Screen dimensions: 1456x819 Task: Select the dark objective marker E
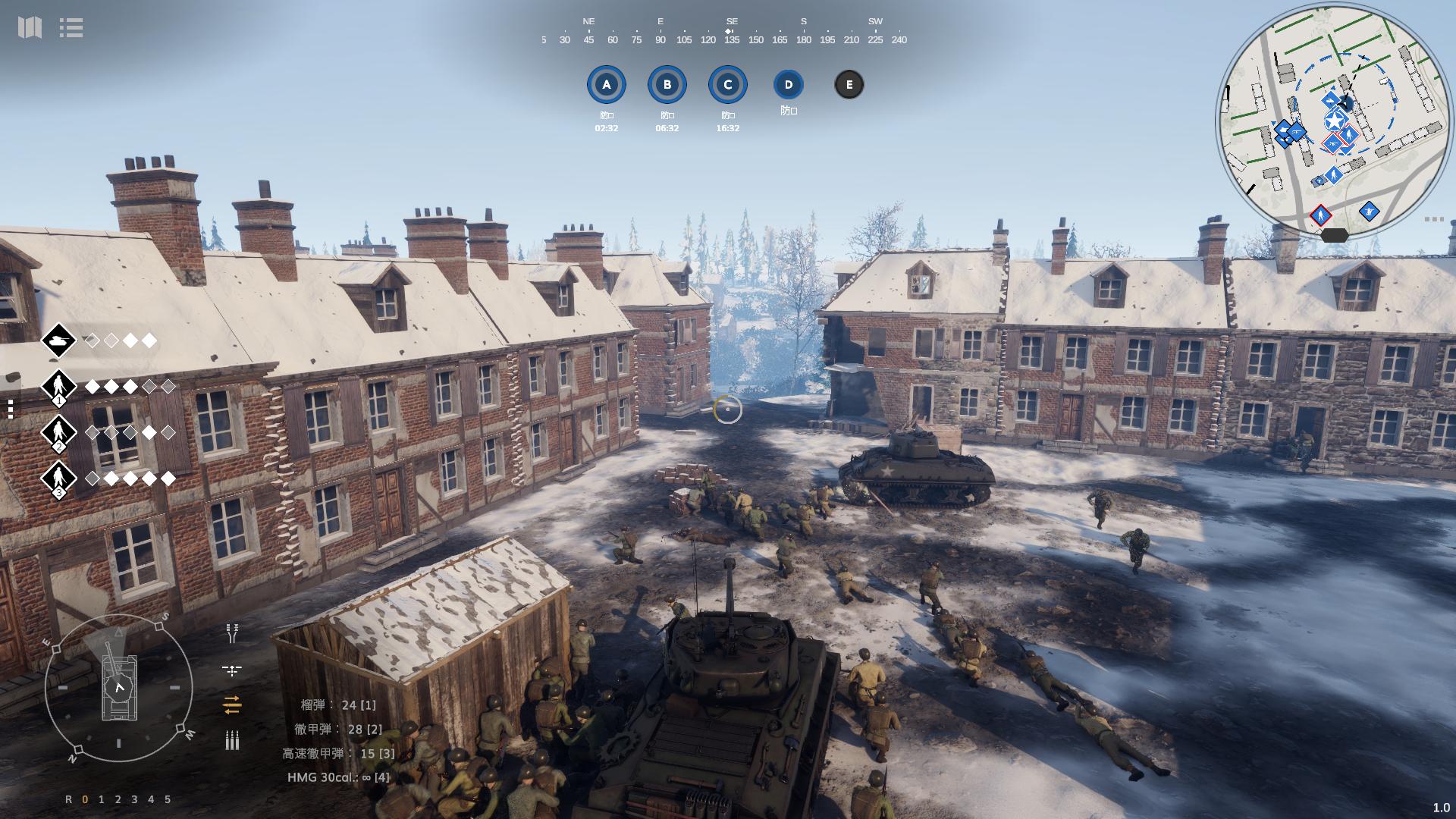[849, 85]
